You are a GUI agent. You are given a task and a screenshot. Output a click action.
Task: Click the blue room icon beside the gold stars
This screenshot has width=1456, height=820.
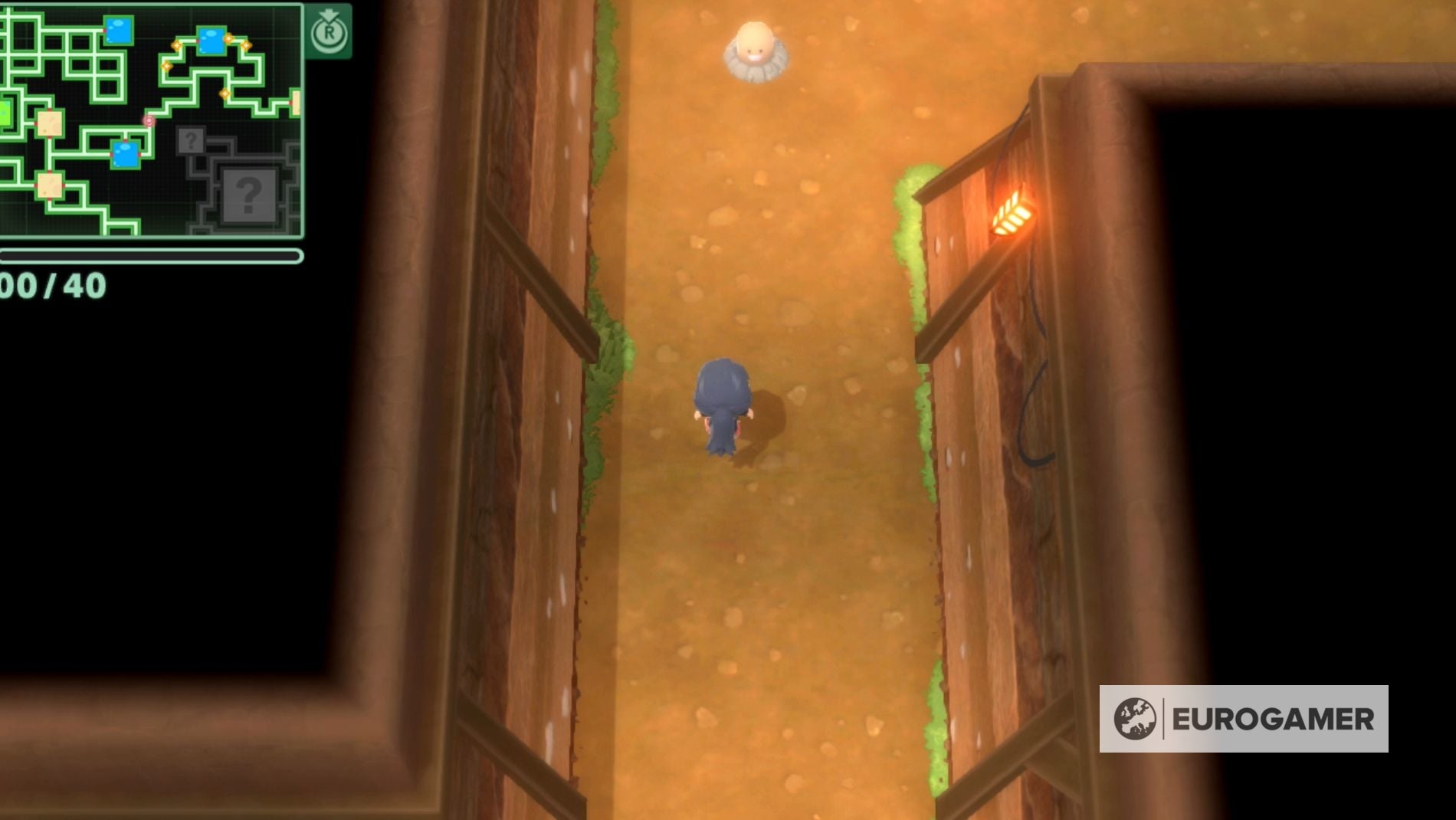click(212, 40)
